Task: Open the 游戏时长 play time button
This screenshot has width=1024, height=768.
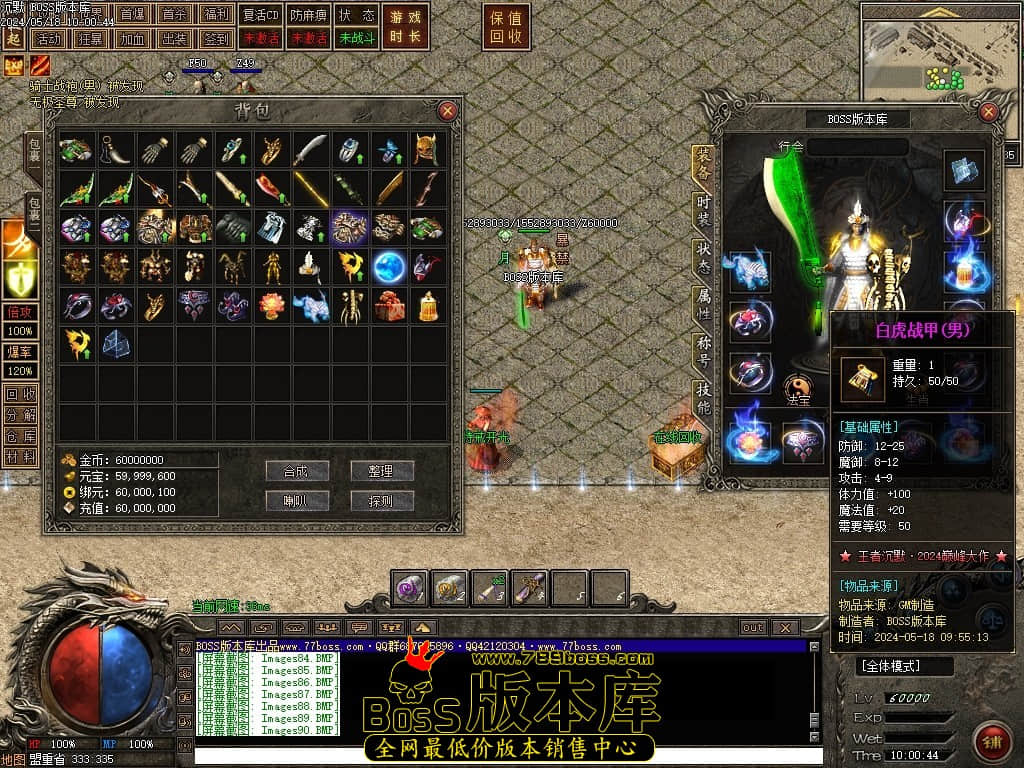Action: tap(407, 27)
